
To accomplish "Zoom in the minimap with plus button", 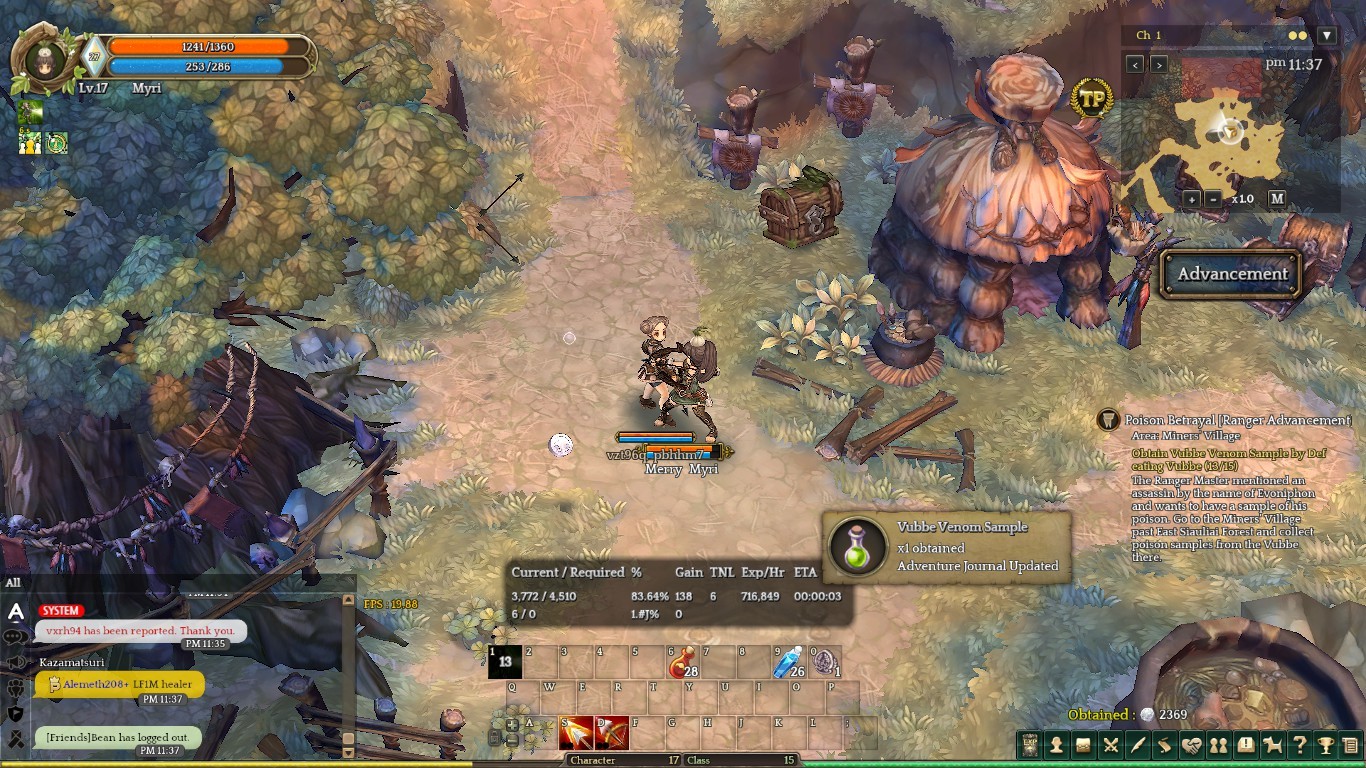I will pyautogui.click(x=1192, y=199).
